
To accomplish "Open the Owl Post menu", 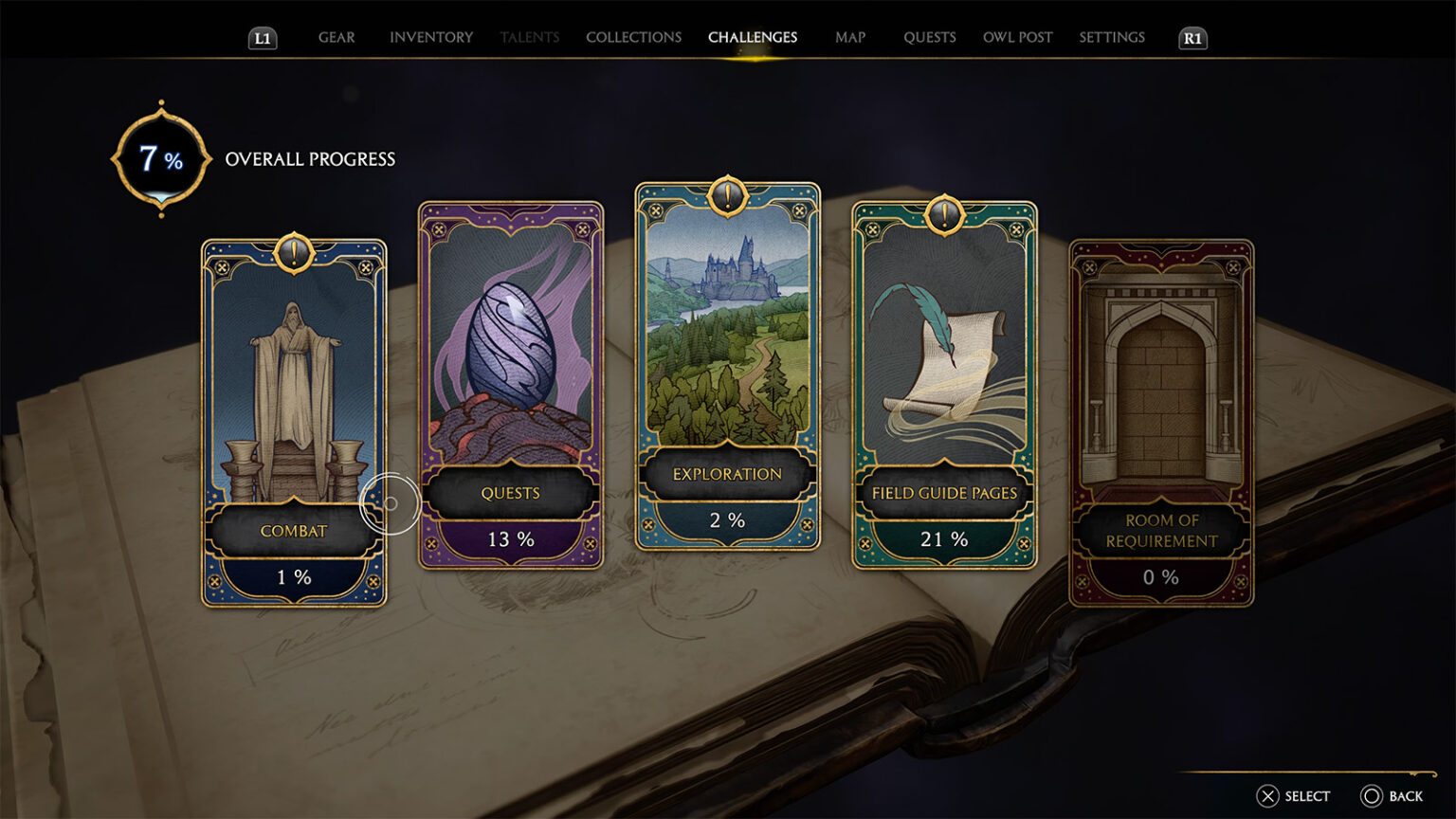I will coord(1017,37).
